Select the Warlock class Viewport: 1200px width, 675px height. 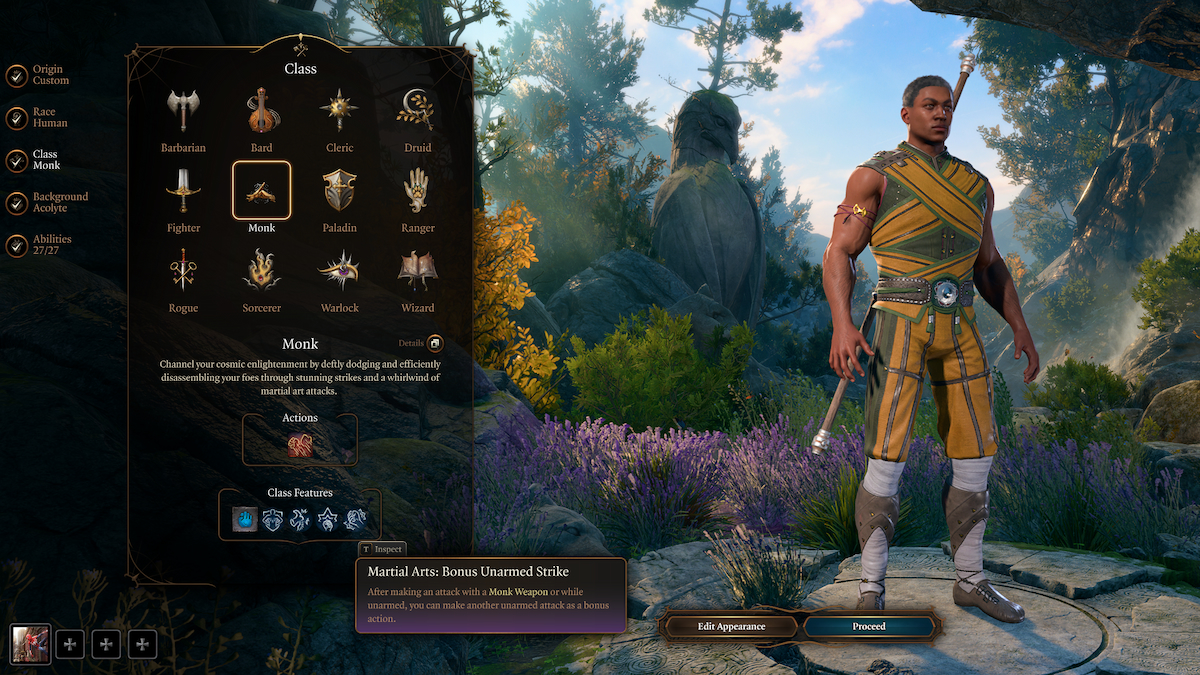pos(339,270)
